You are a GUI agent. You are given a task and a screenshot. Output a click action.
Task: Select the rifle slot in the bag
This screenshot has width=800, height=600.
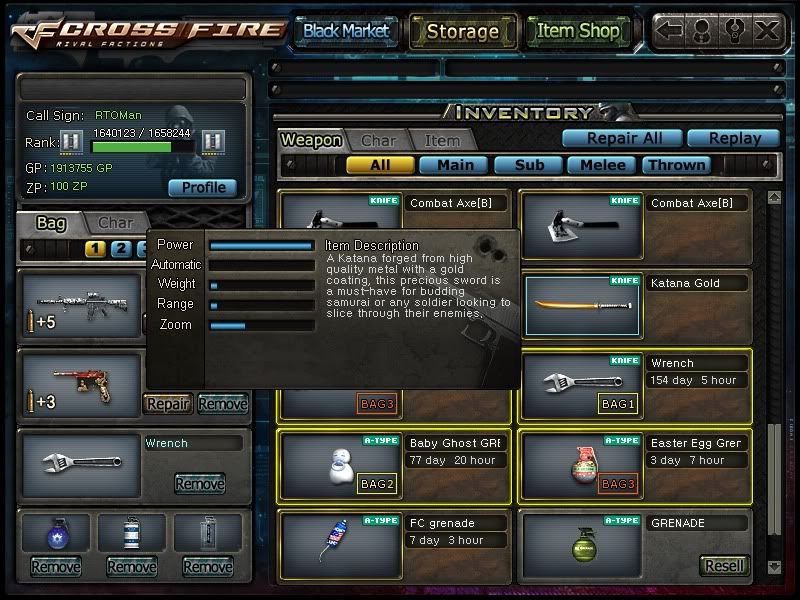[x=80, y=303]
